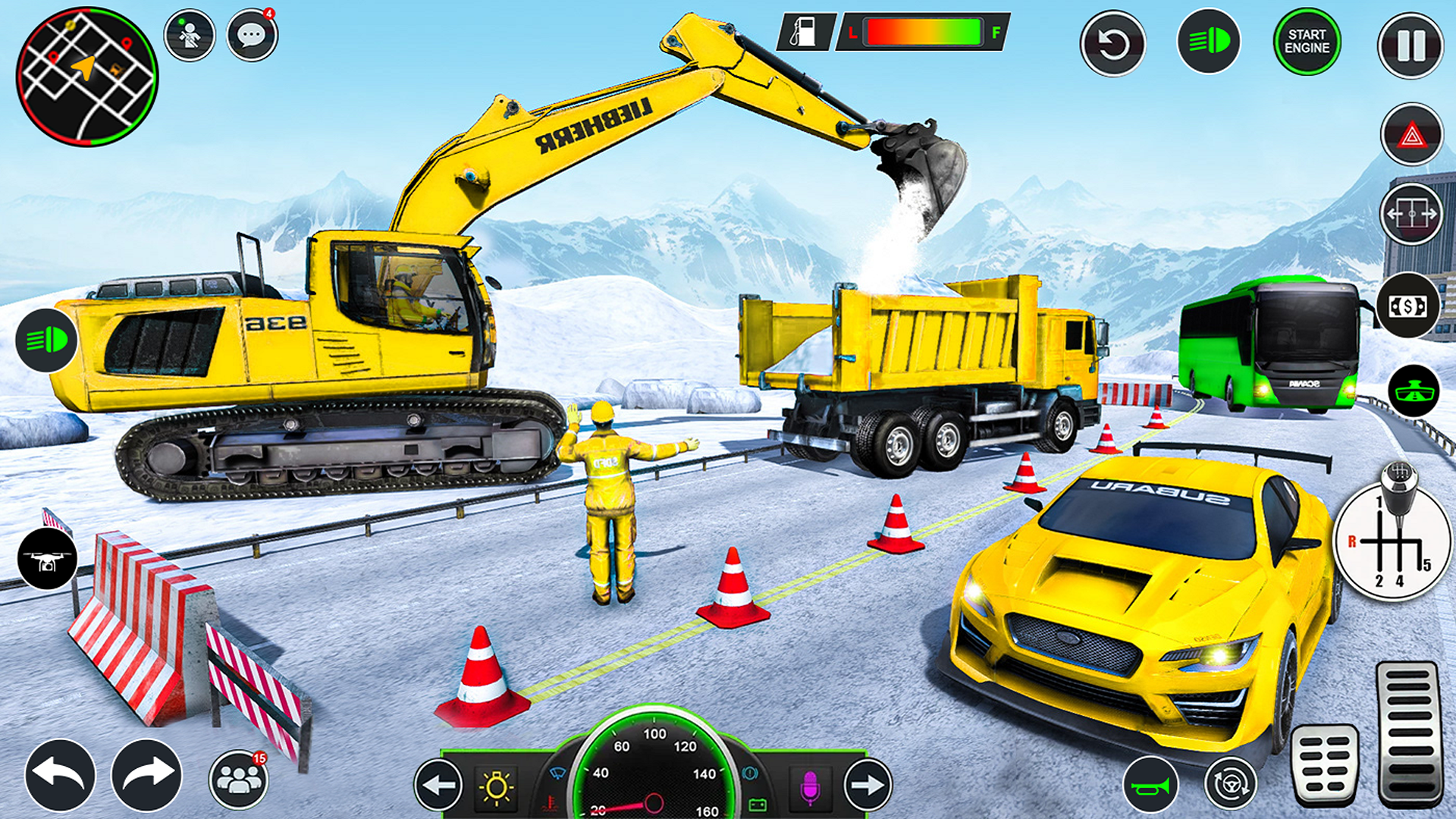This screenshot has width=1456, height=819.
Task: Enable the purple microphone button
Action: click(x=809, y=786)
